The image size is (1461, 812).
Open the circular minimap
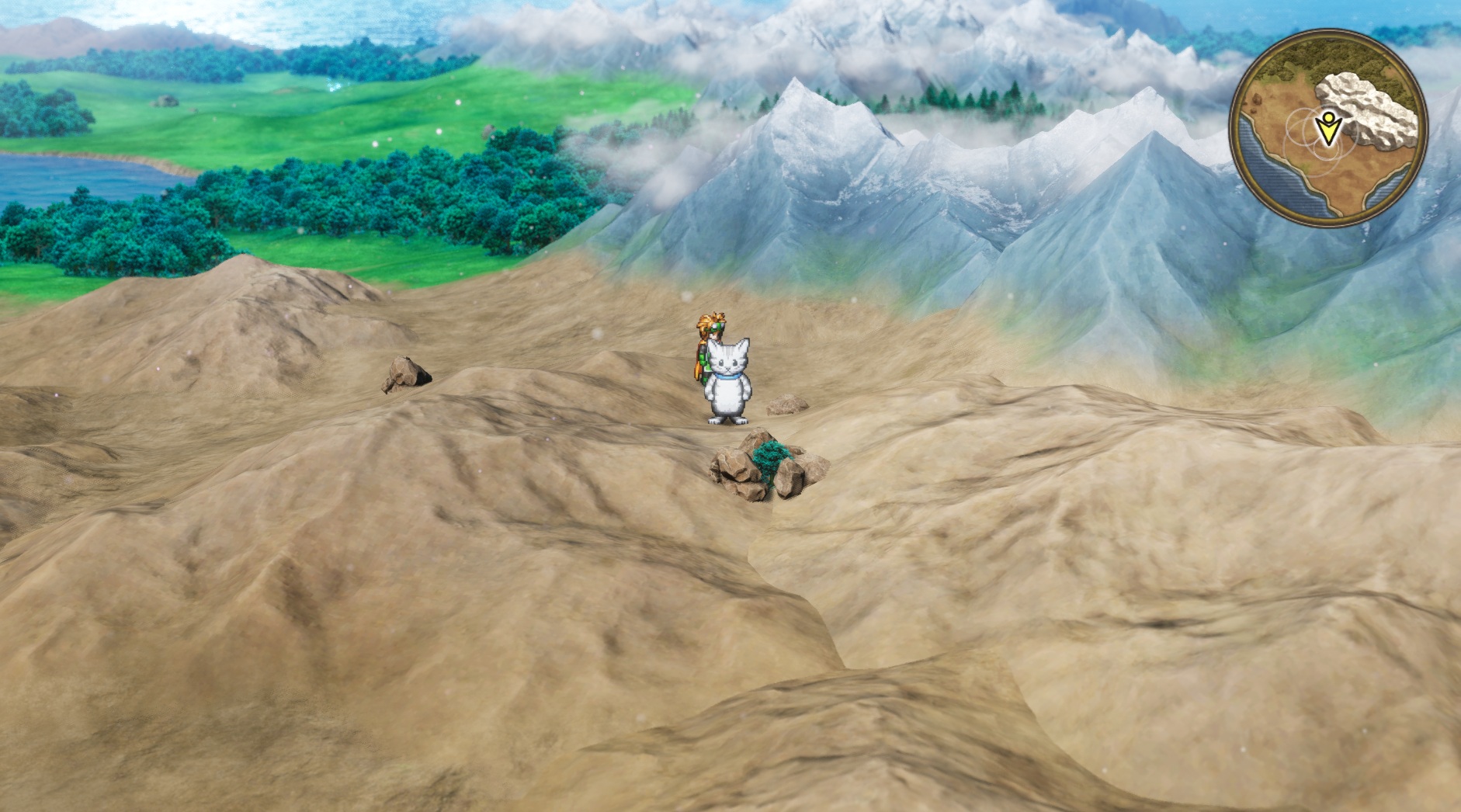pos(1327,128)
